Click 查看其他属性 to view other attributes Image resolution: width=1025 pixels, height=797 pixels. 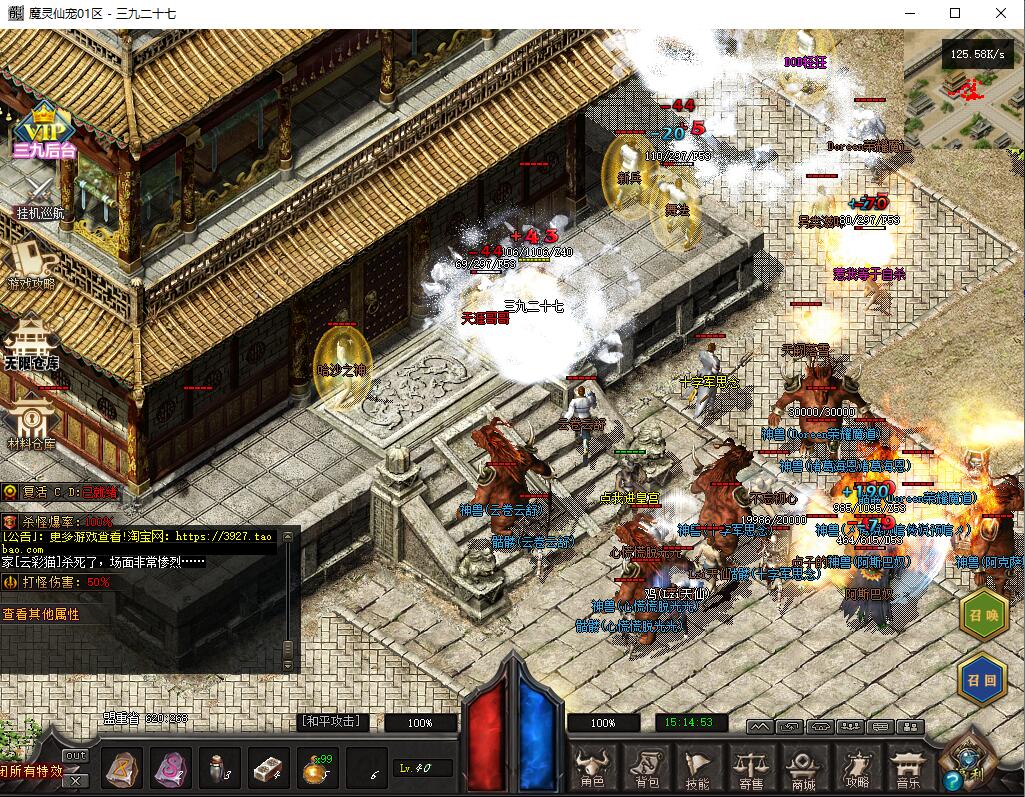[42, 614]
